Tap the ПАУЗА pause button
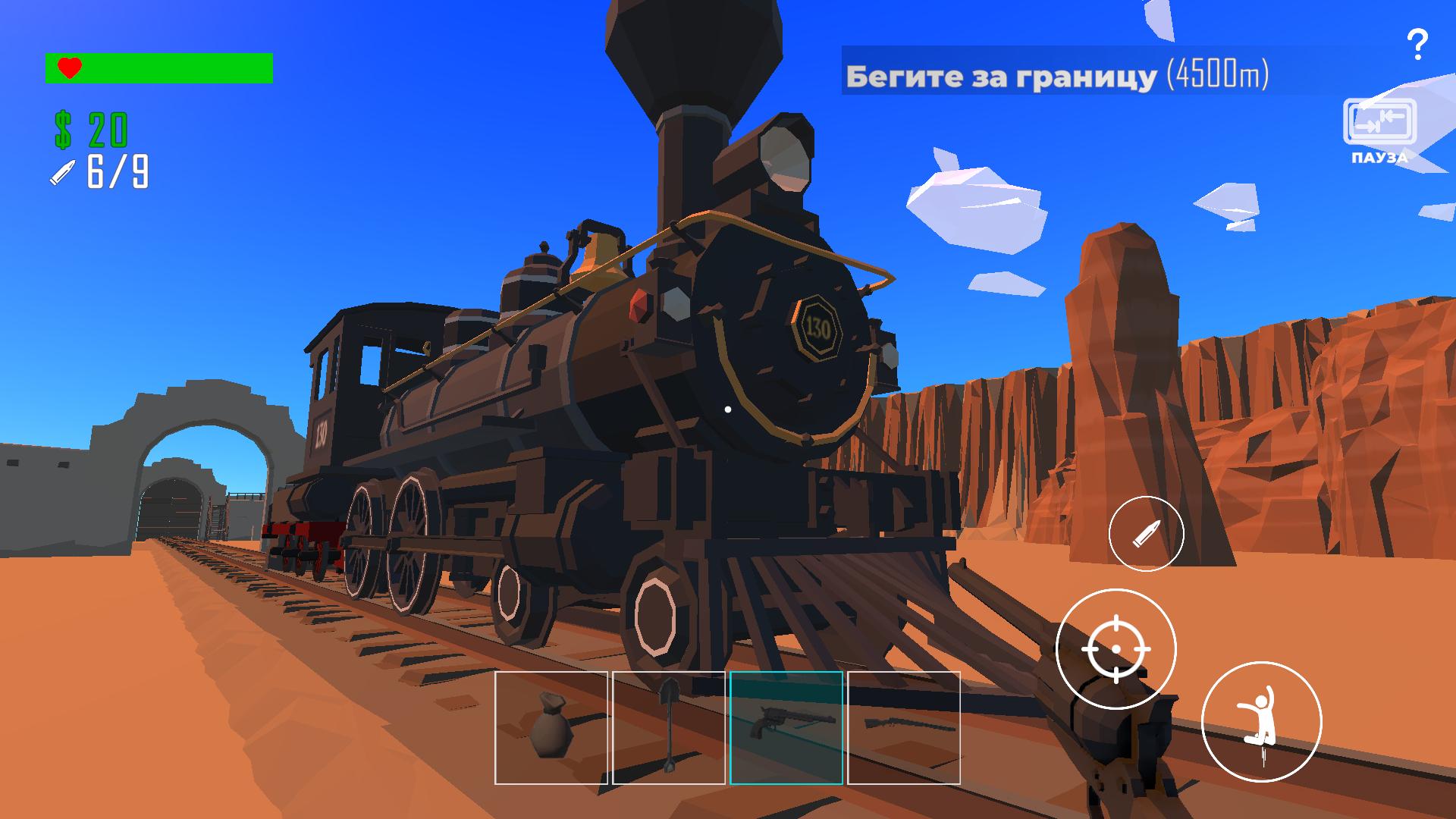 click(x=1380, y=129)
